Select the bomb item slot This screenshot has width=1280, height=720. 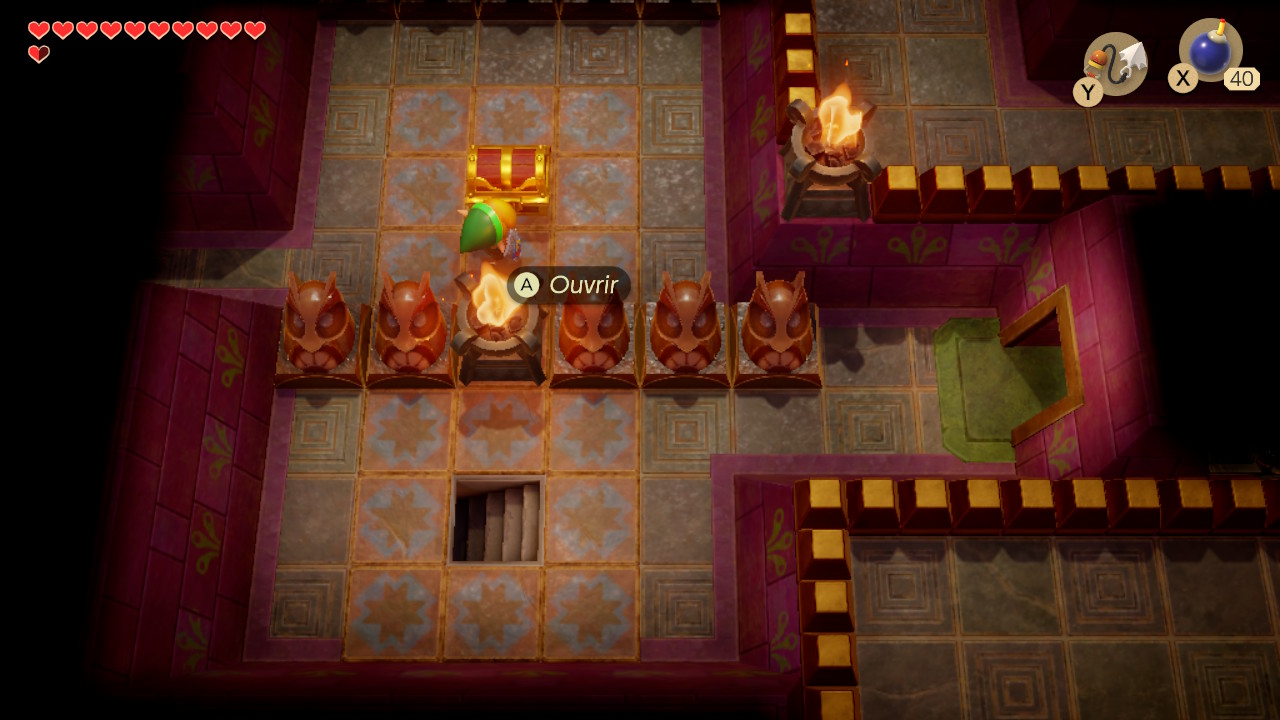coord(1210,51)
